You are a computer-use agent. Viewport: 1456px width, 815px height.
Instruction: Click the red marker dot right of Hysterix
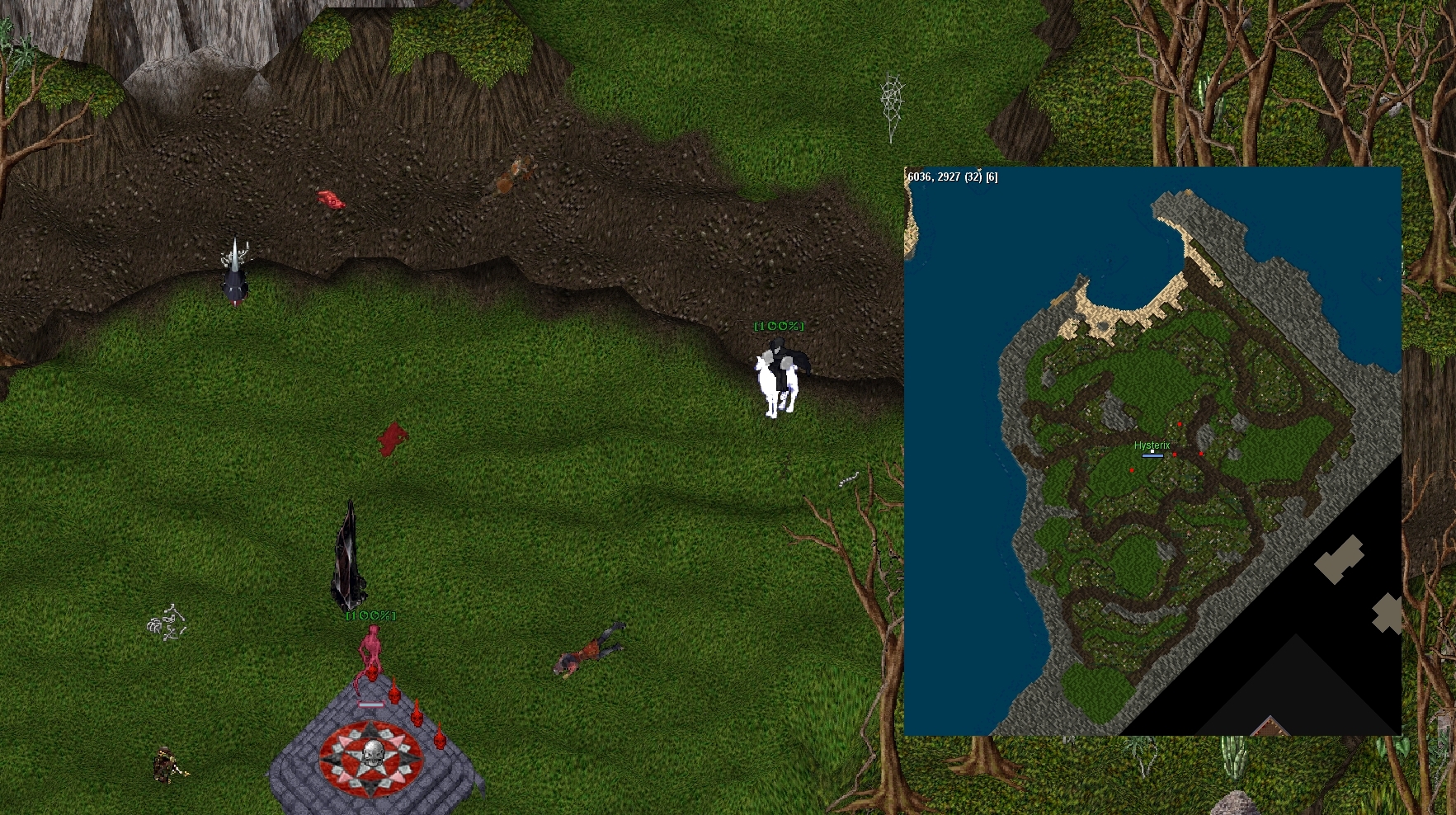(1175, 455)
